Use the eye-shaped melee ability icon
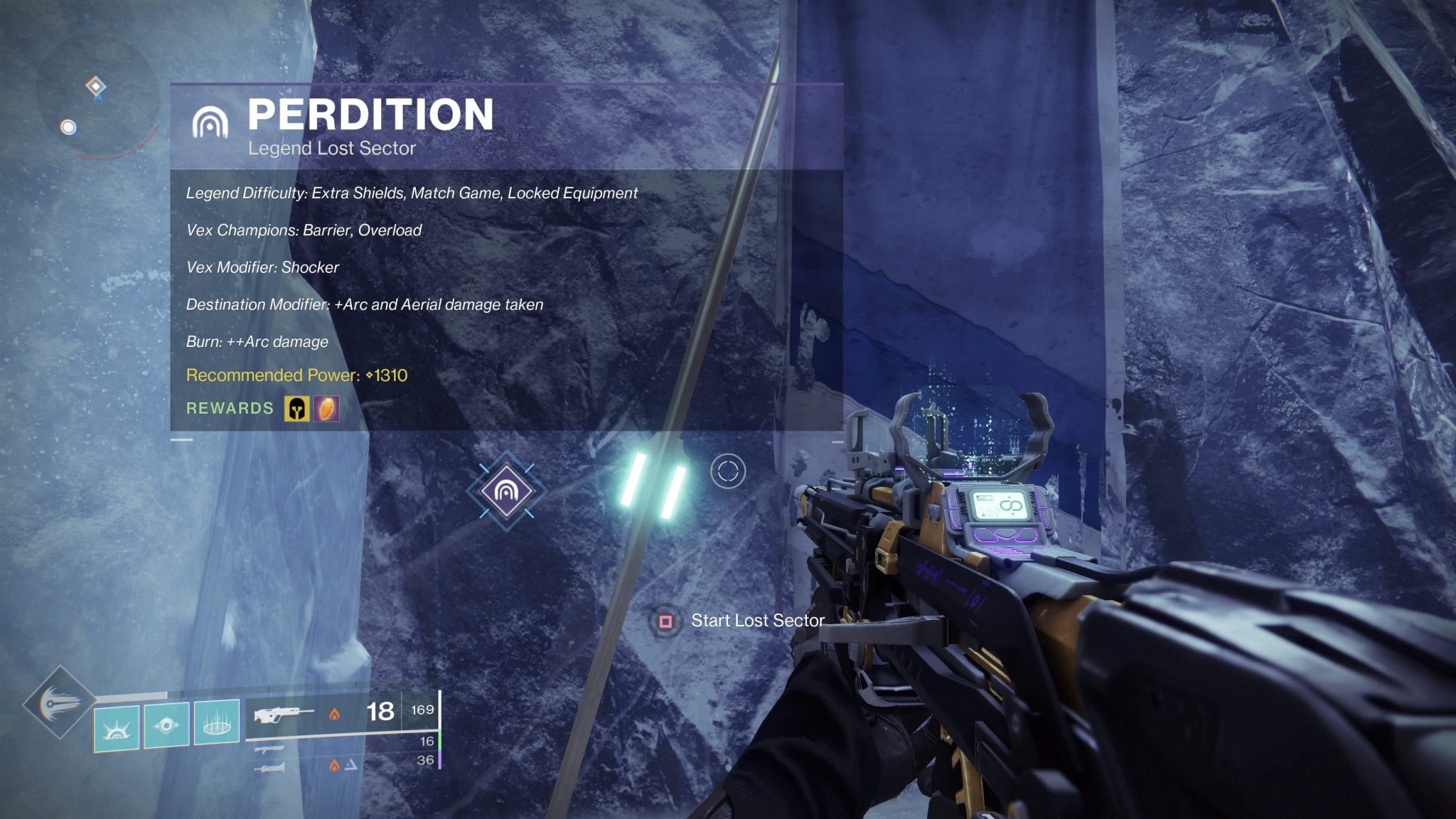This screenshot has height=819, width=1456. [166, 725]
